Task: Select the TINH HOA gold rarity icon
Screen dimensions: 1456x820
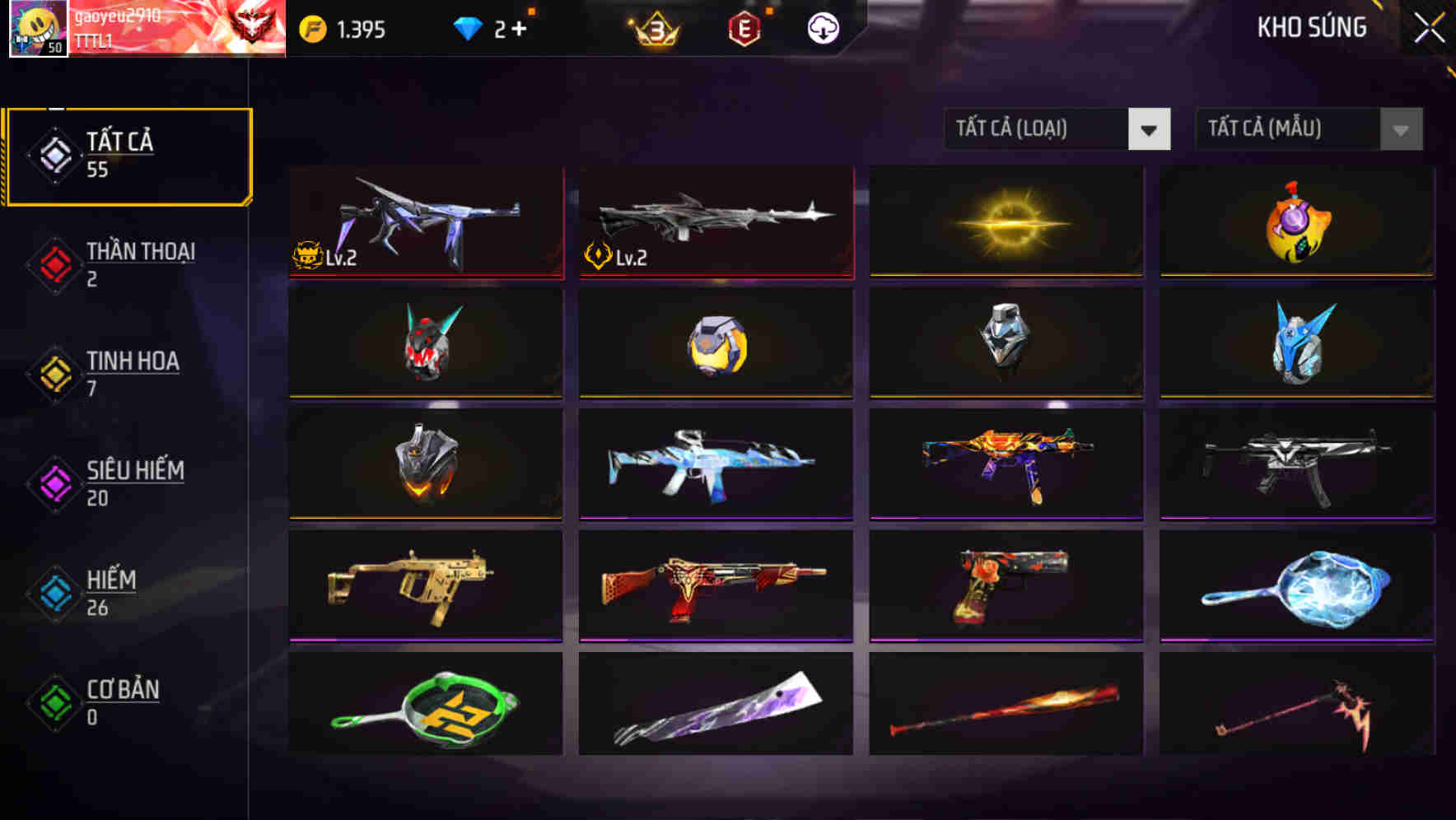Action: coord(54,373)
